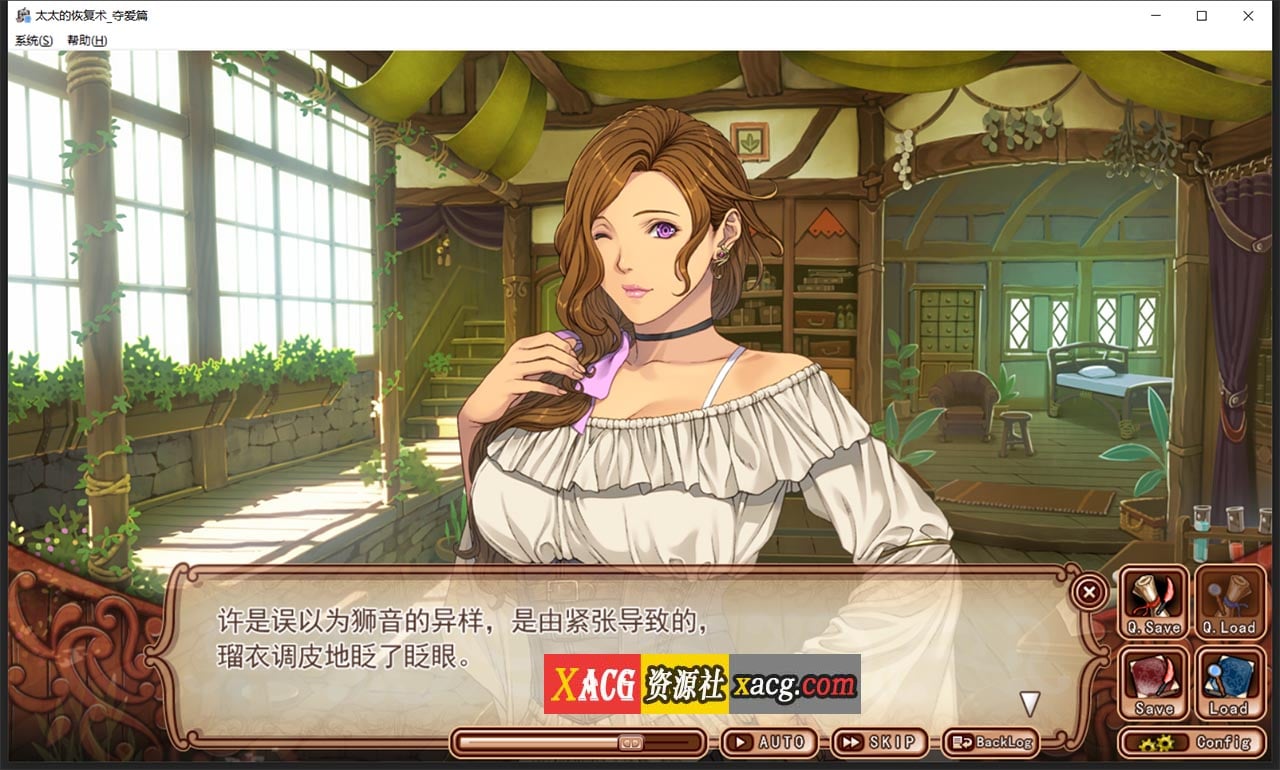Click the triangle advance indicator
The image size is (1280, 770).
(1029, 702)
